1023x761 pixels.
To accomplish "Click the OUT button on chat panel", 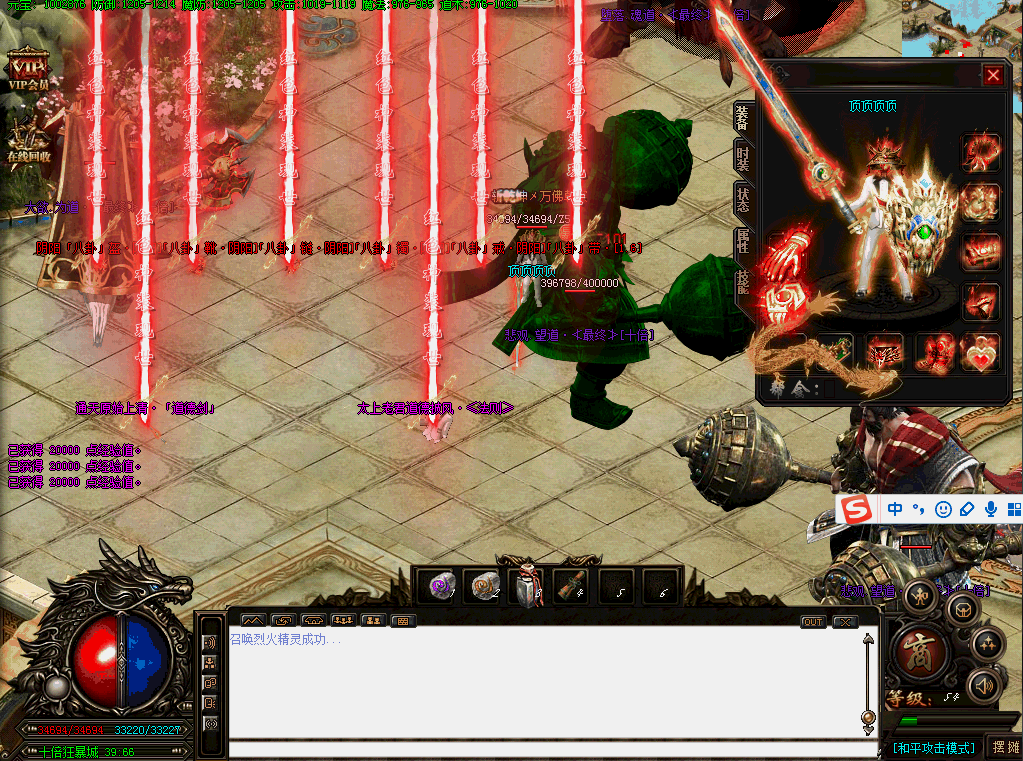I will point(813,622).
